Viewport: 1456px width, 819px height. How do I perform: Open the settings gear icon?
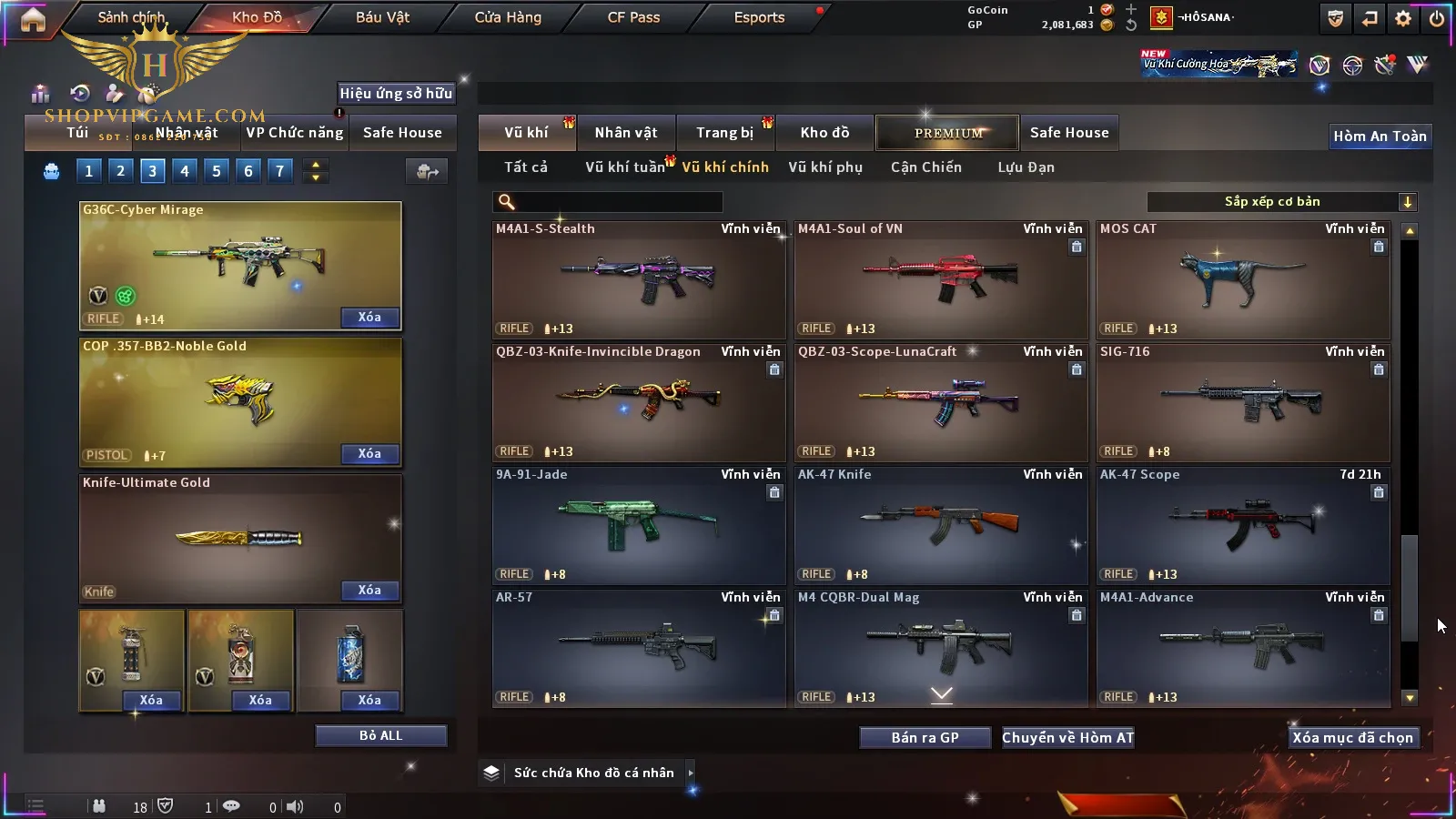[x=1403, y=18]
